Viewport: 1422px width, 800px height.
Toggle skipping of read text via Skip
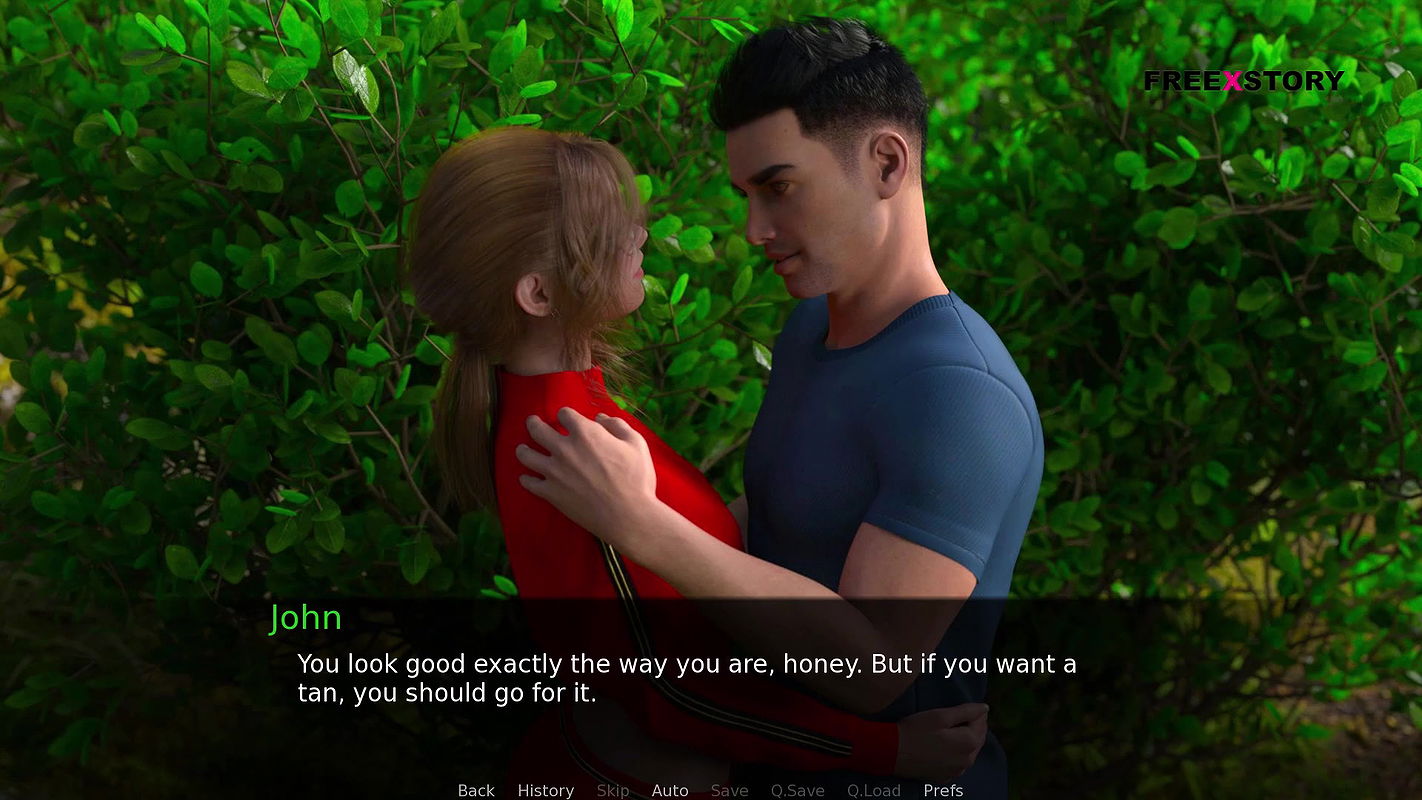613,790
